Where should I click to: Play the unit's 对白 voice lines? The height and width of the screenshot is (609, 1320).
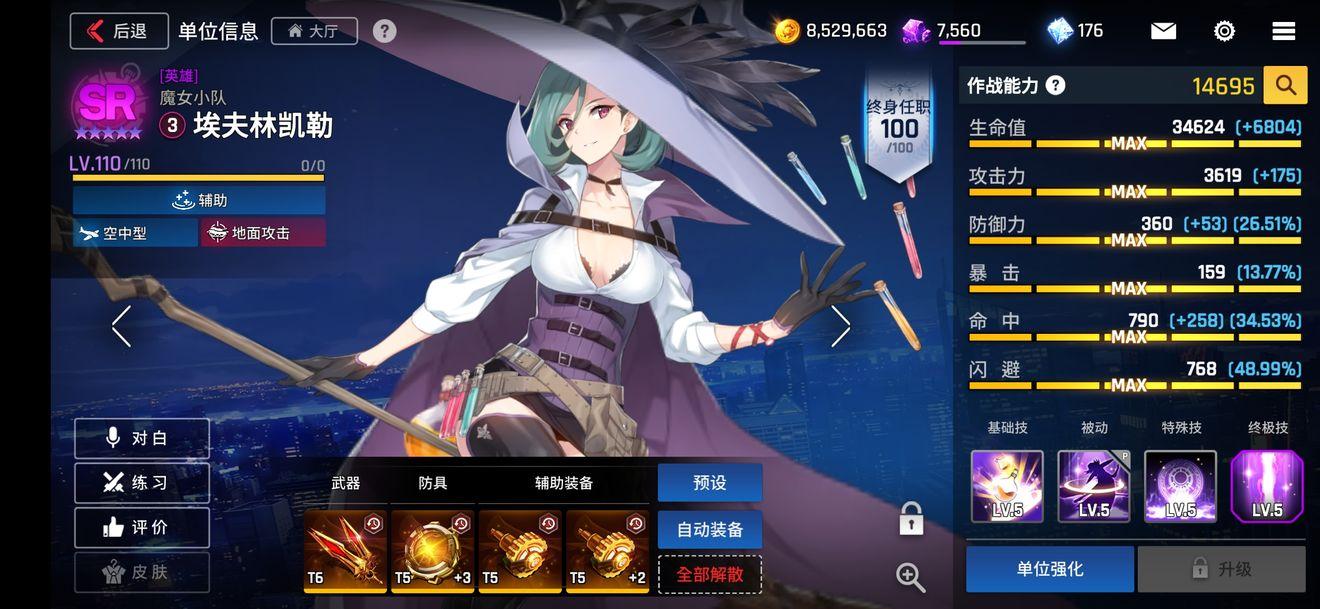point(142,438)
